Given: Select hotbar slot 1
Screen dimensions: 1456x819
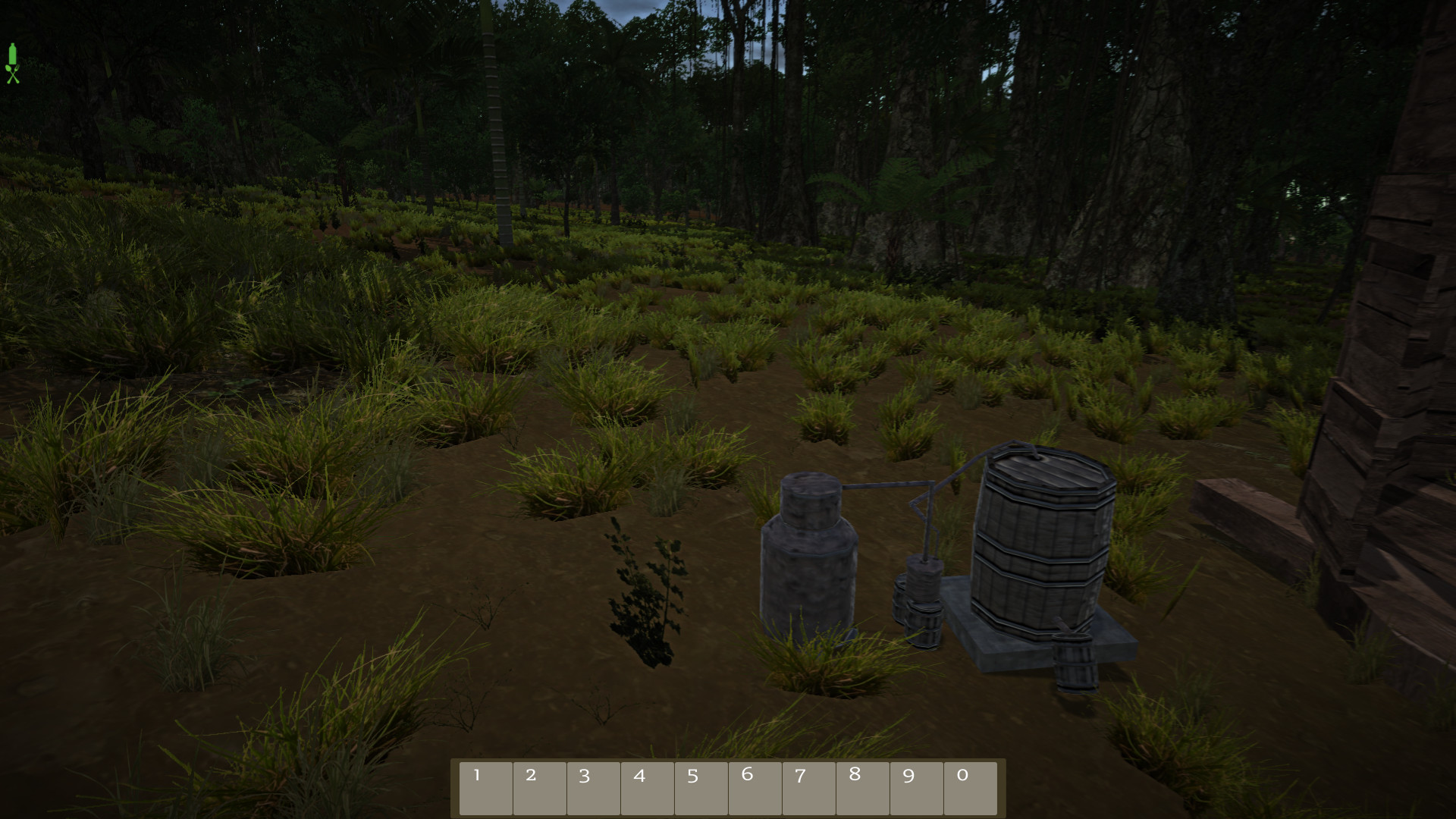Looking at the screenshot, I should point(486,787).
